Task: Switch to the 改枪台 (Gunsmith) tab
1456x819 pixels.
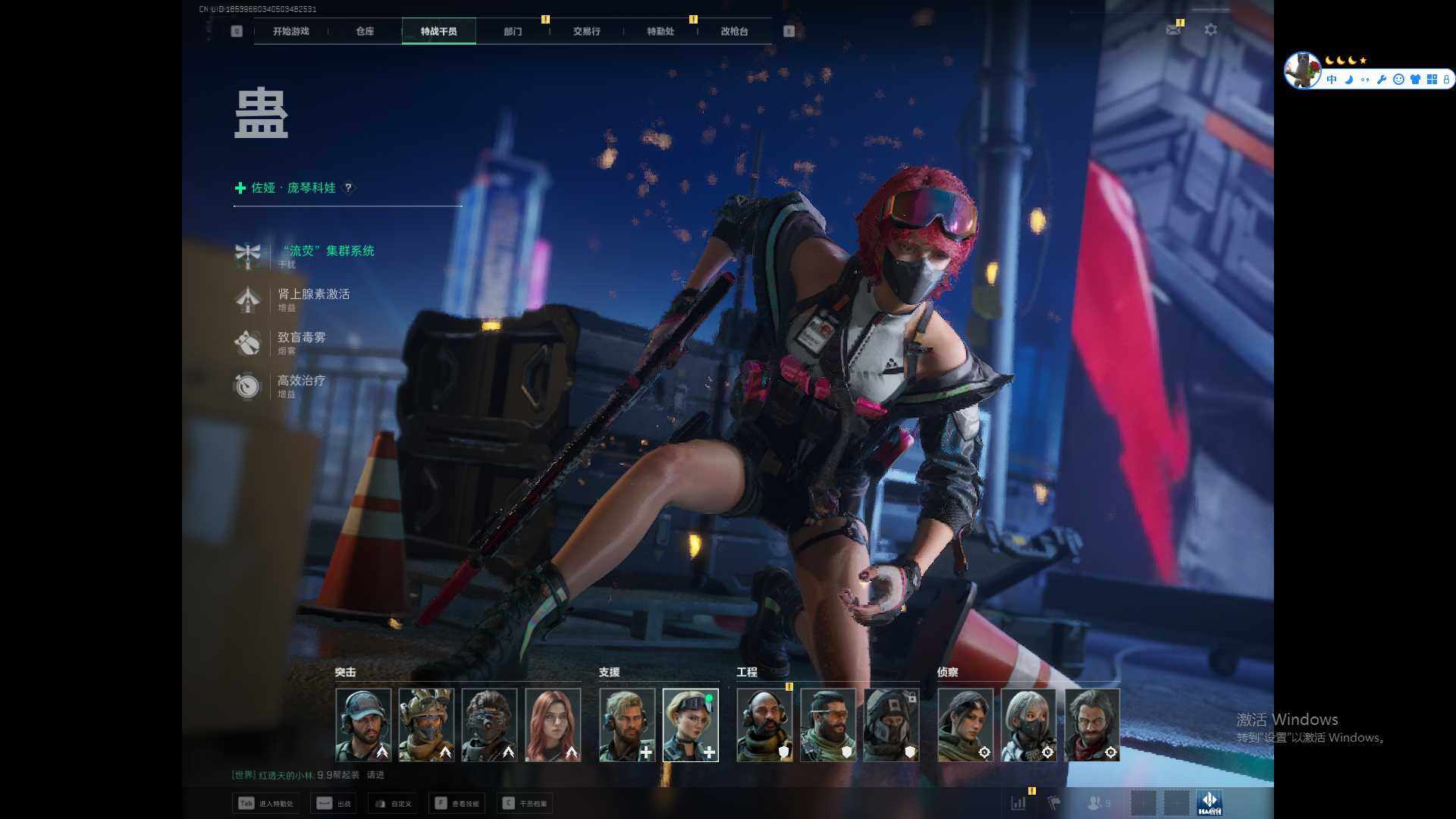Action: pyautogui.click(x=734, y=31)
